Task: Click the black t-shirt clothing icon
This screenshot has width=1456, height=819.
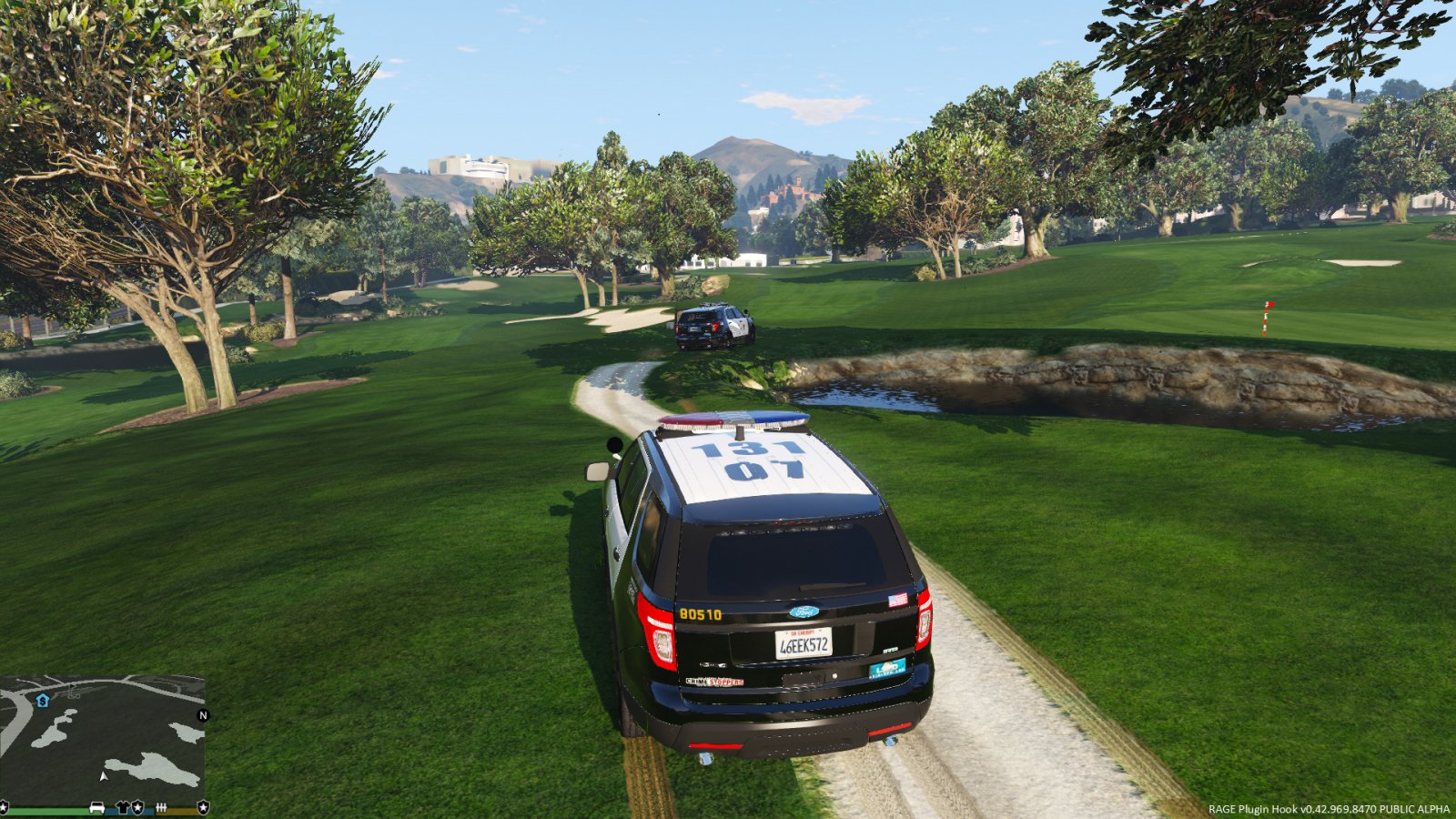Action: click(x=123, y=808)
